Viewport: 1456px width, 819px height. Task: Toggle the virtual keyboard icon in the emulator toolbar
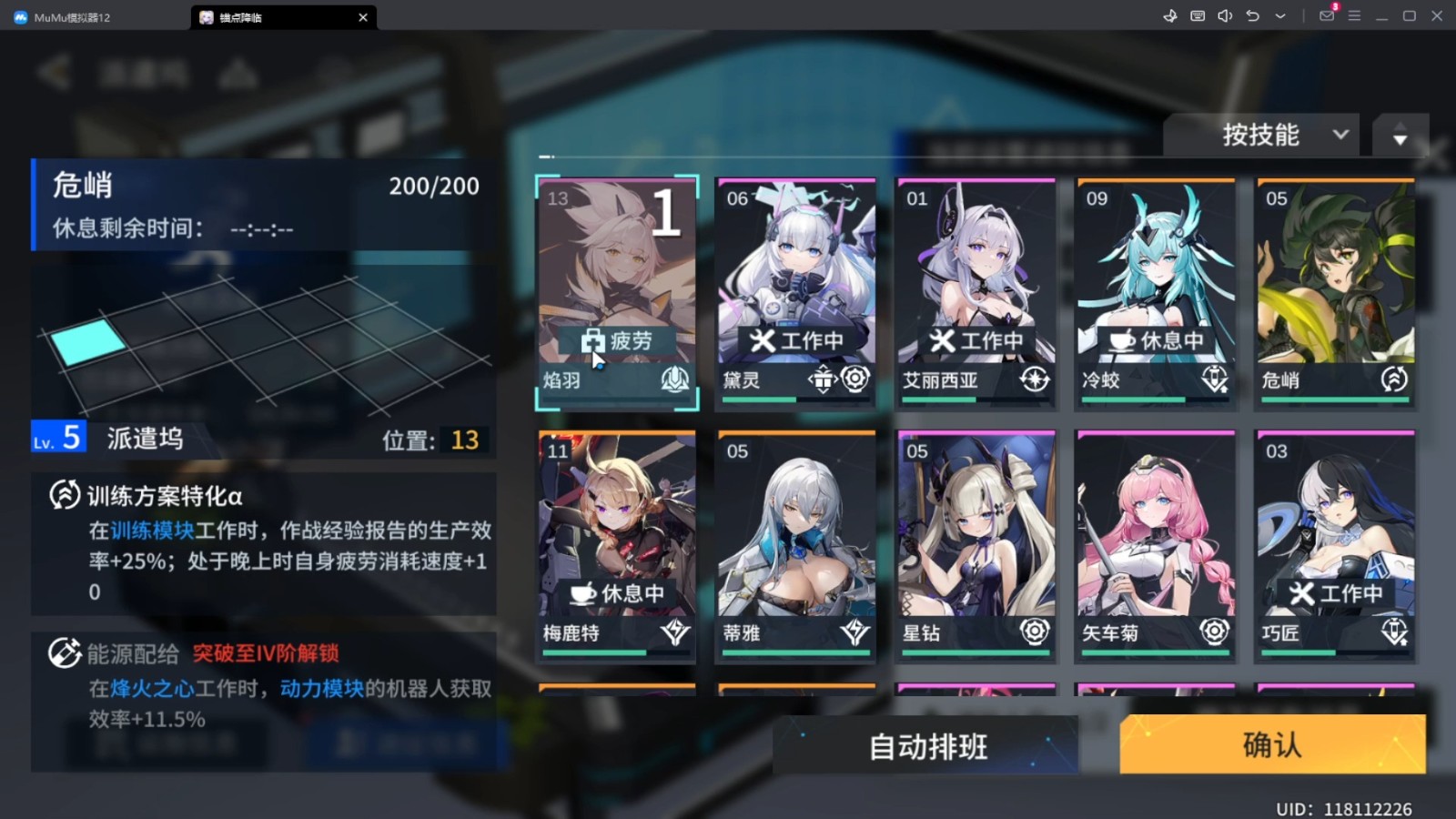tap(1198, 15)
